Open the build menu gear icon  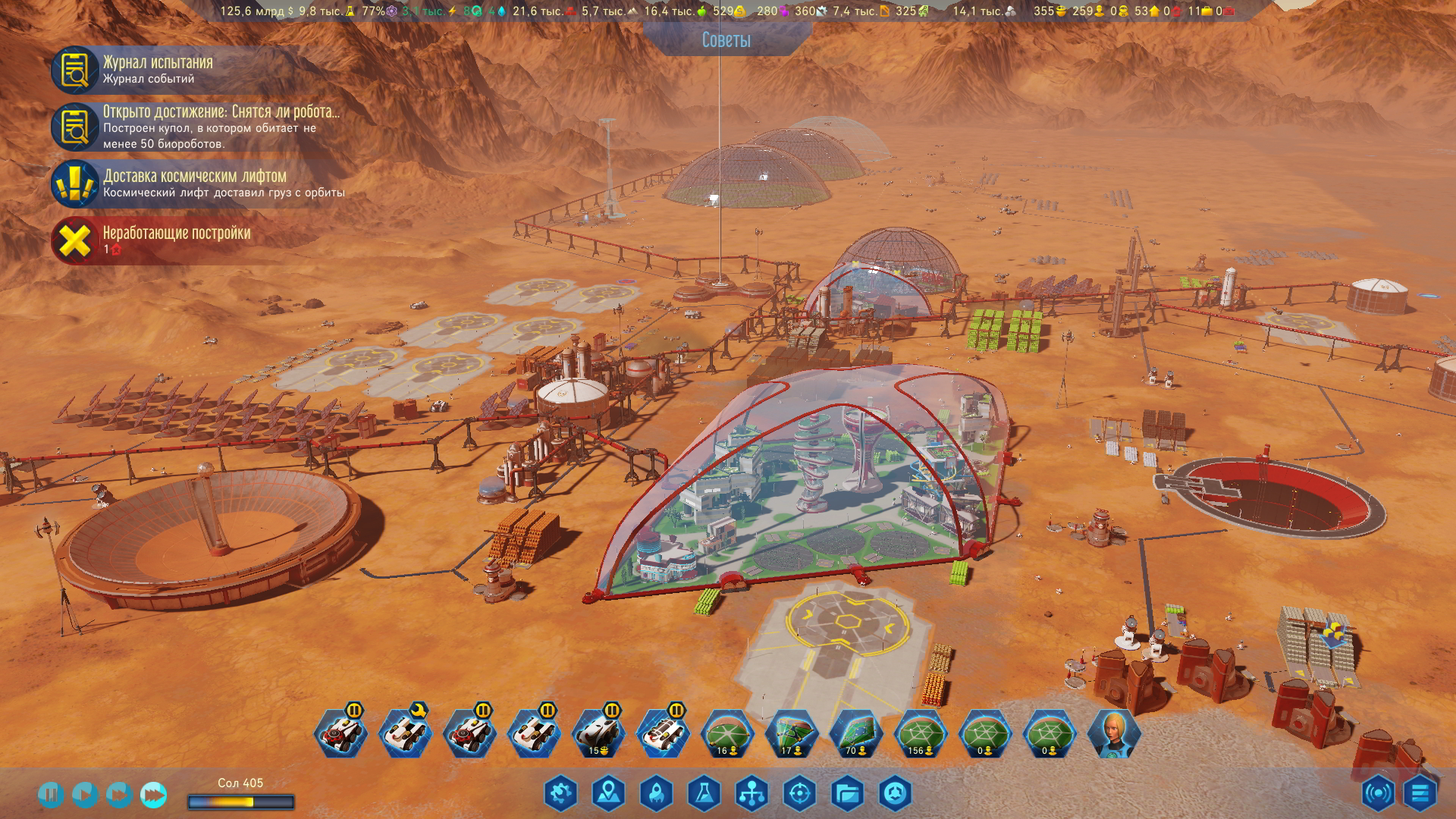[x=560, y=793]
